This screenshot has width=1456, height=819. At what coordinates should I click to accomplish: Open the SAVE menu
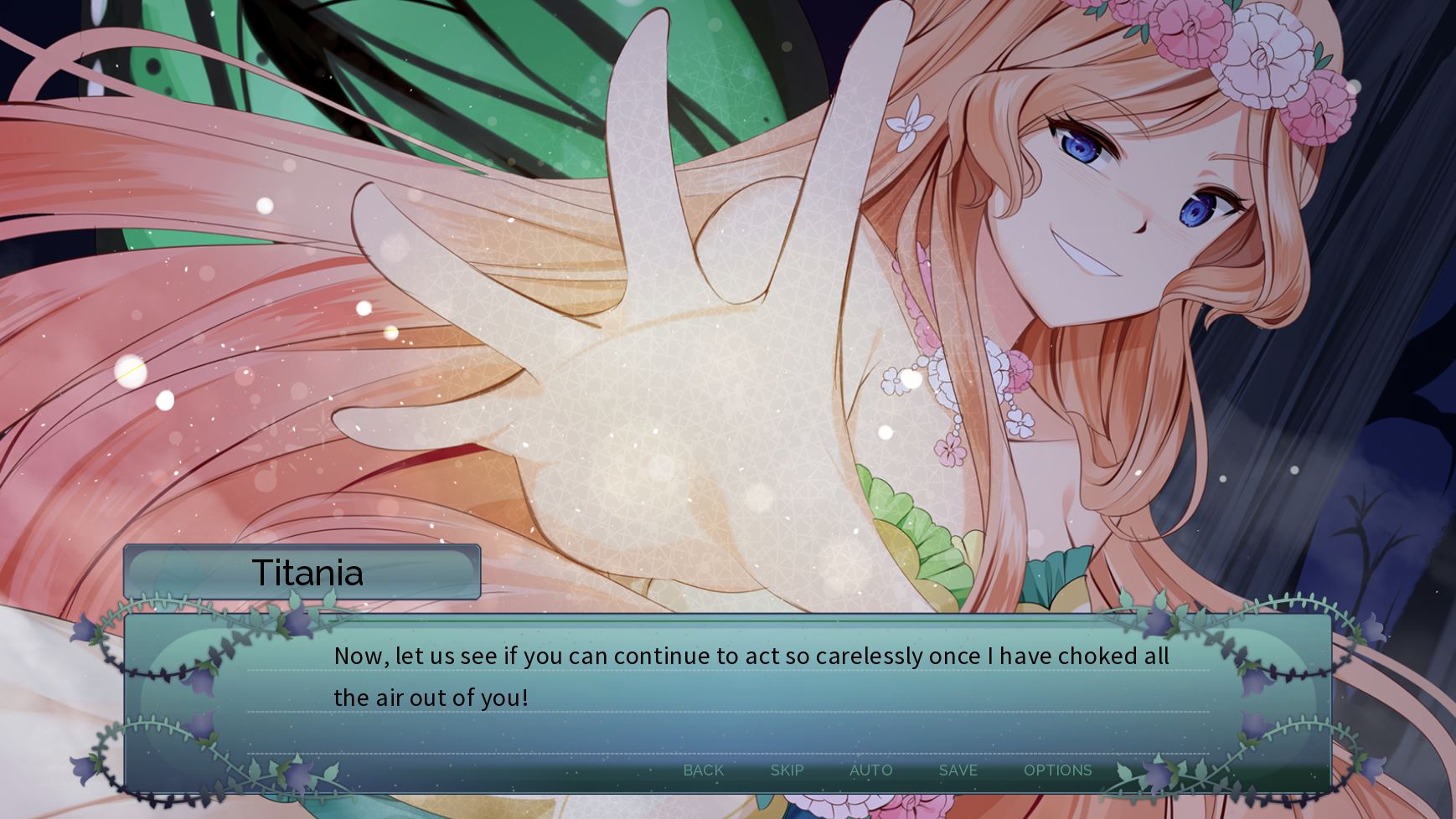pyautogui.click(x=958, y=770)
